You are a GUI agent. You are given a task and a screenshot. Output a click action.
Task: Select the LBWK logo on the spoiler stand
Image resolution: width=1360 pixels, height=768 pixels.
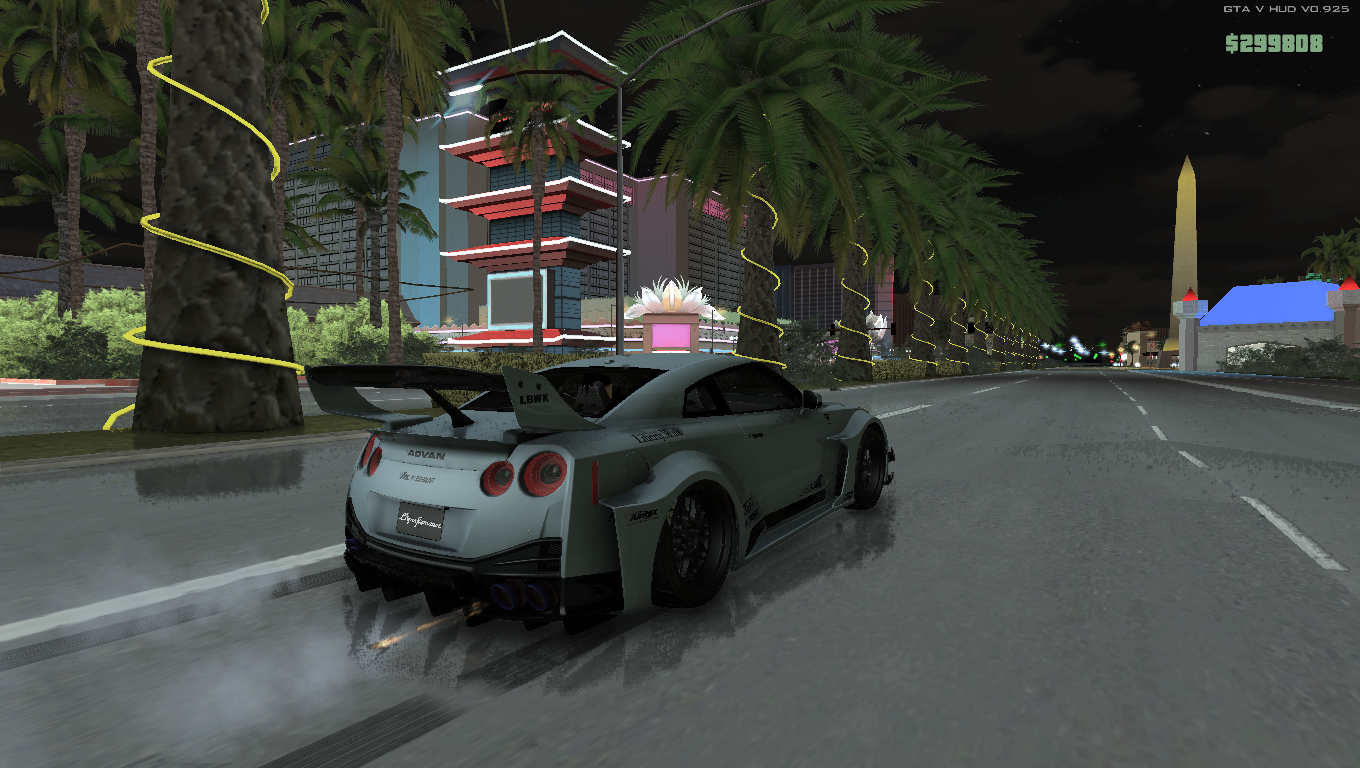point(534,397)
